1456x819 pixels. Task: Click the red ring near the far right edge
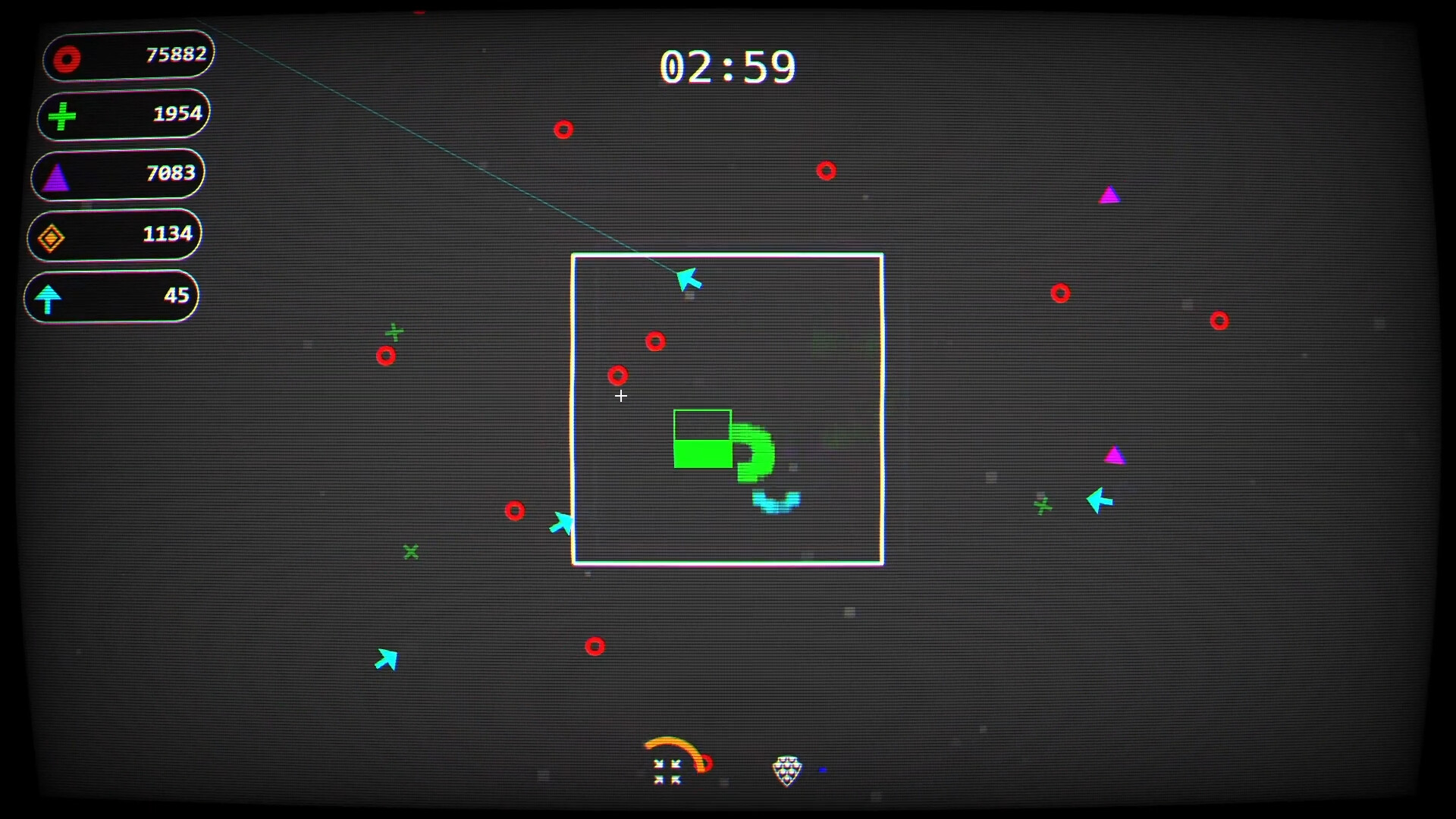point(1220,322)
